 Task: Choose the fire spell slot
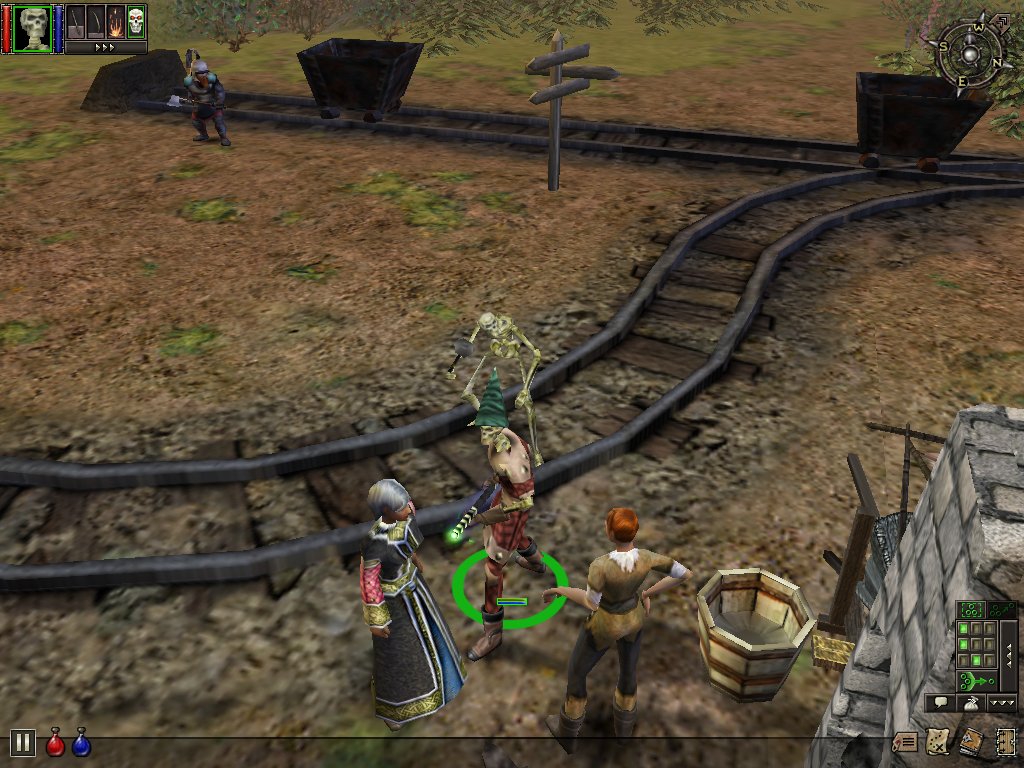(x=117, y=20)
